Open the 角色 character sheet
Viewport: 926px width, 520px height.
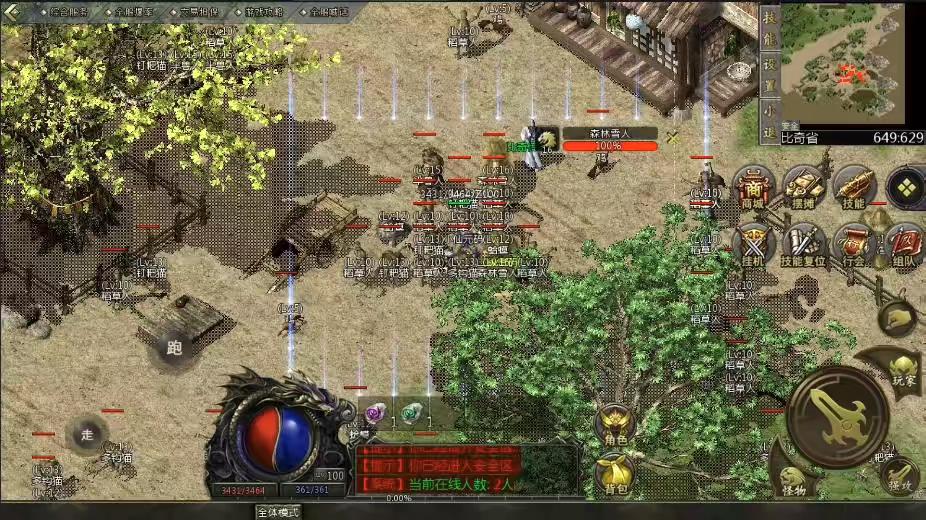(615, 424)
